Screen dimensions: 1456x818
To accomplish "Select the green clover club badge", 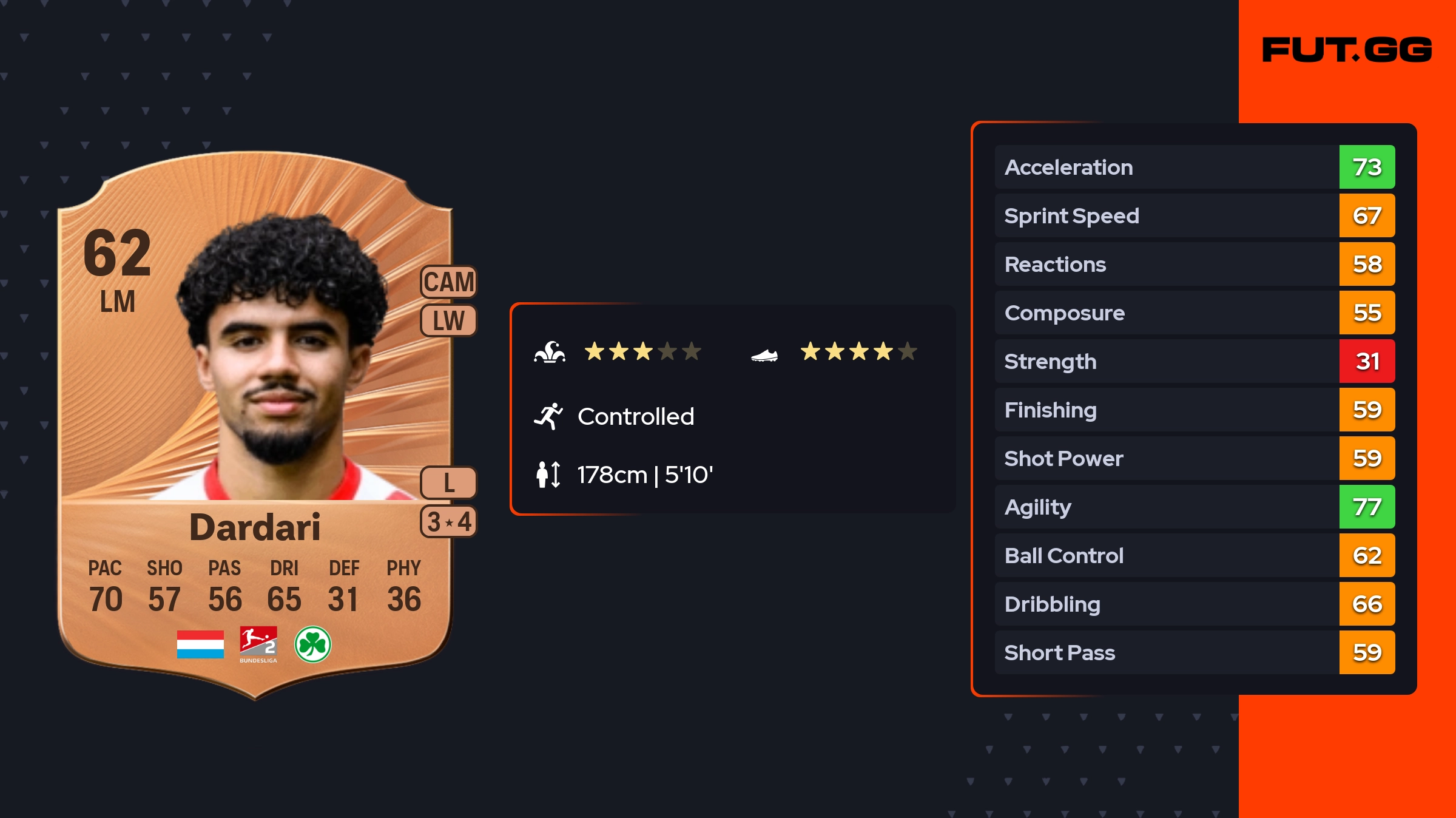I will tap(312, 644).
